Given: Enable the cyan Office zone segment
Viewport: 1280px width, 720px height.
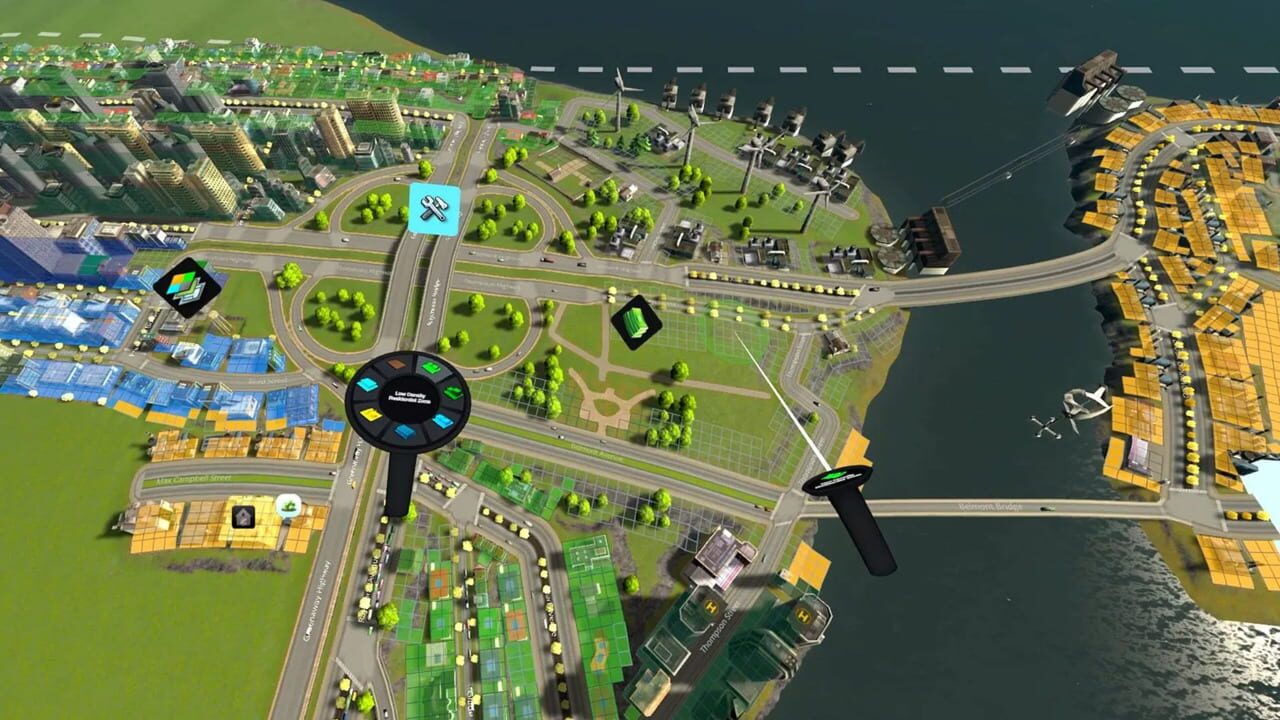Looking at the screenshot, I should (x=366, y=383).
